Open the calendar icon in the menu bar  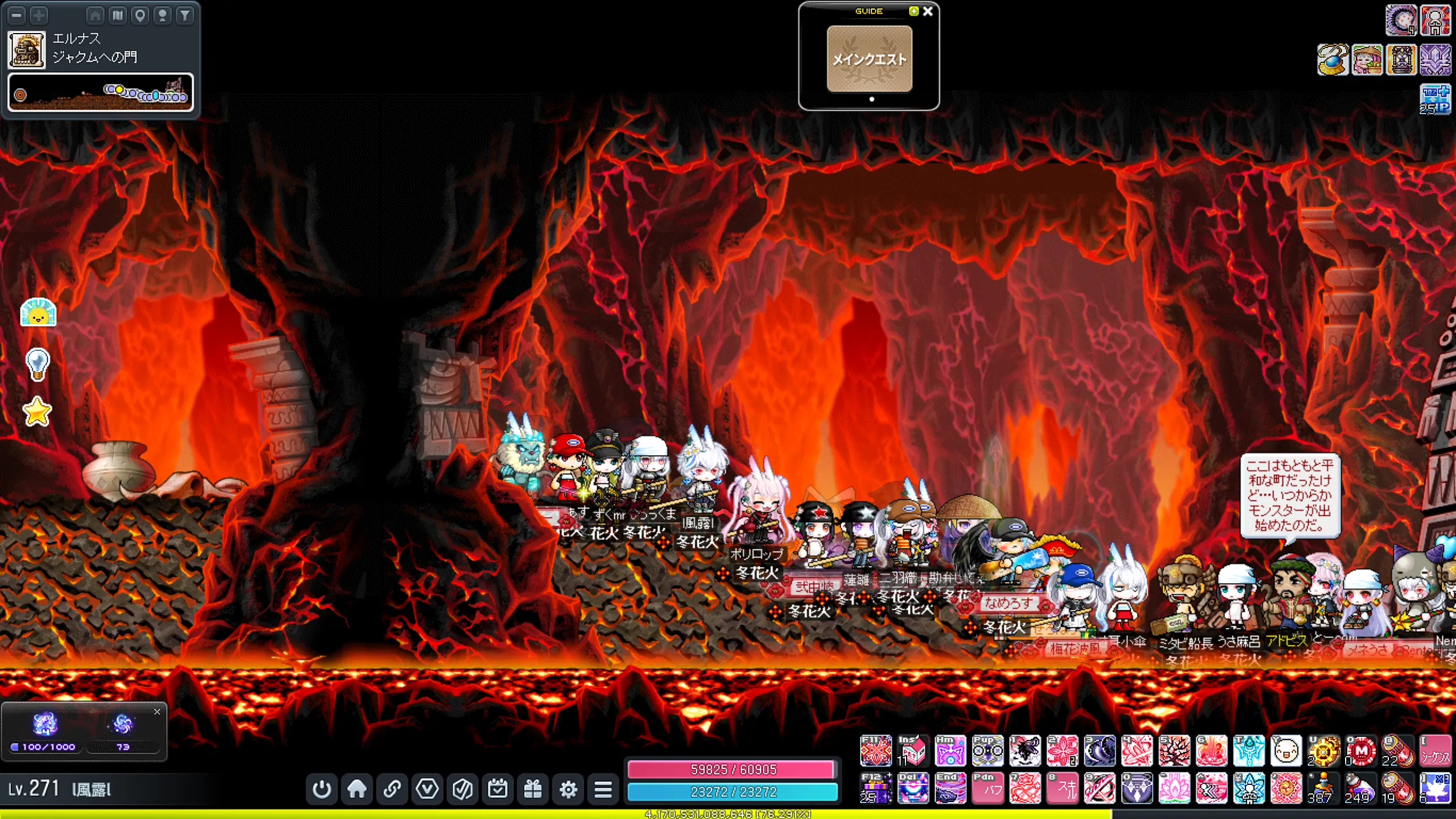pyautogui.click(x=498, y=789)
